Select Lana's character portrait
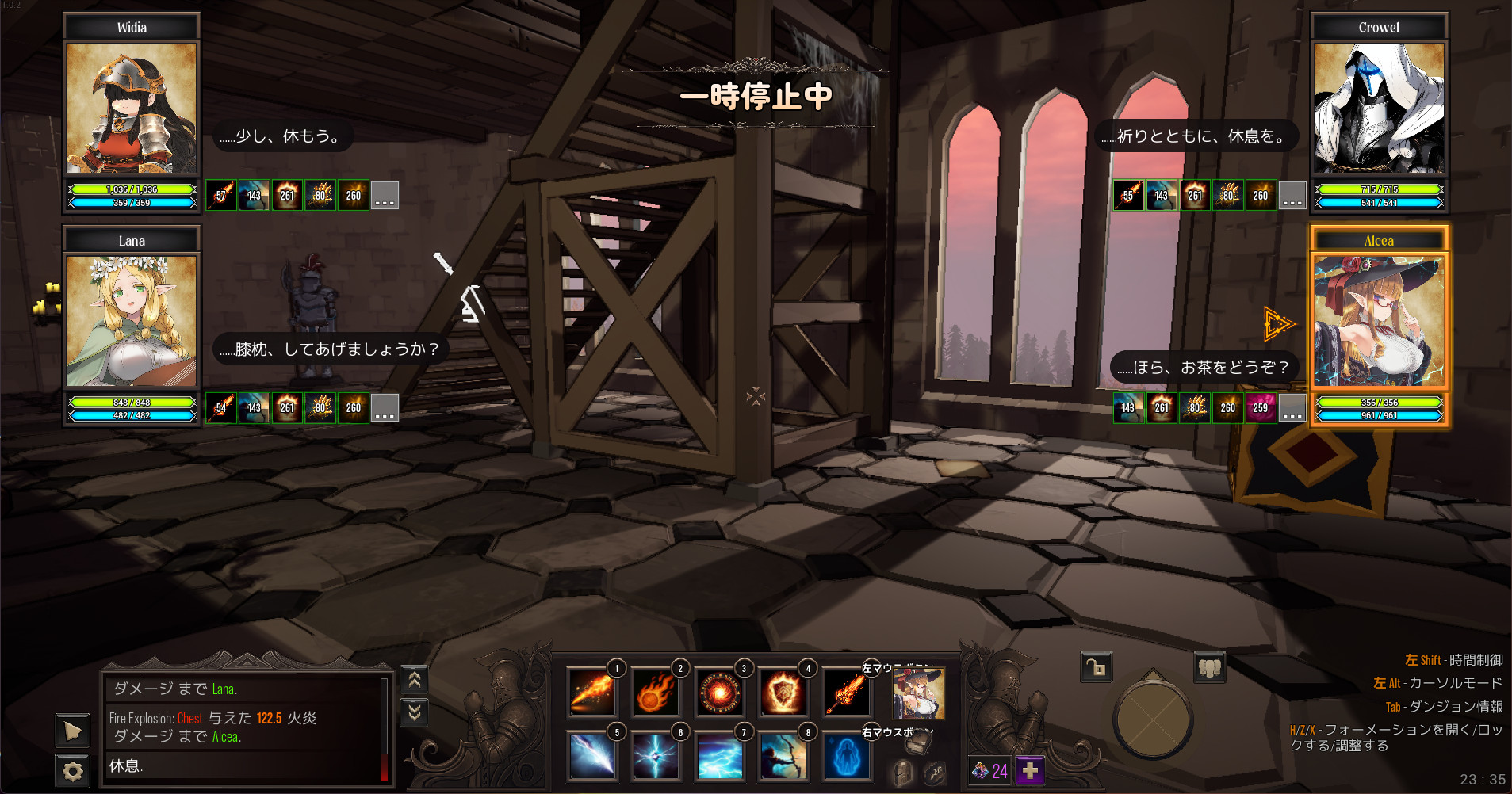This screenshot has height=794, width=1512. point(132,321)
